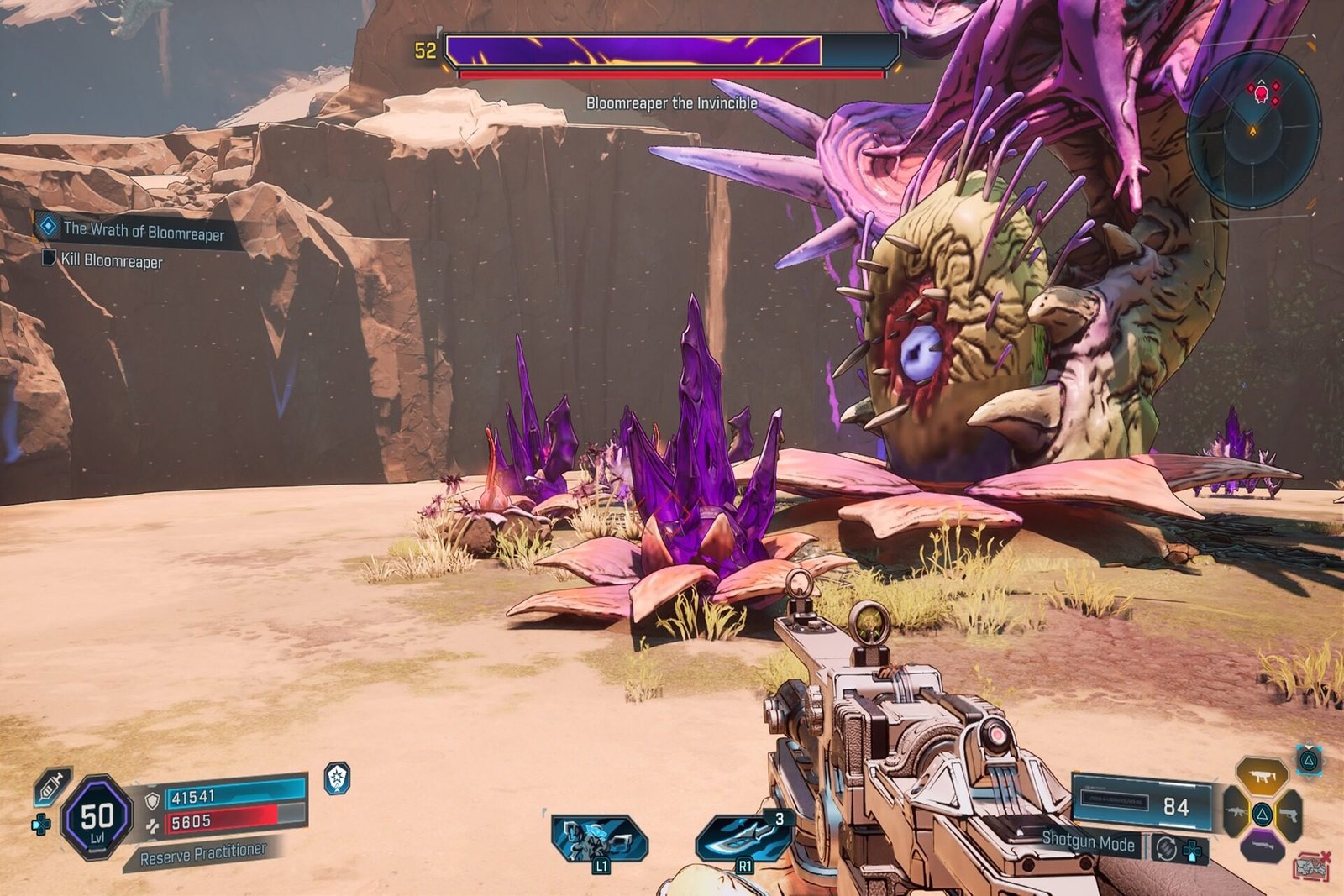Toggle the Shotgun Mode fire-mode switch

(1166, 849)
